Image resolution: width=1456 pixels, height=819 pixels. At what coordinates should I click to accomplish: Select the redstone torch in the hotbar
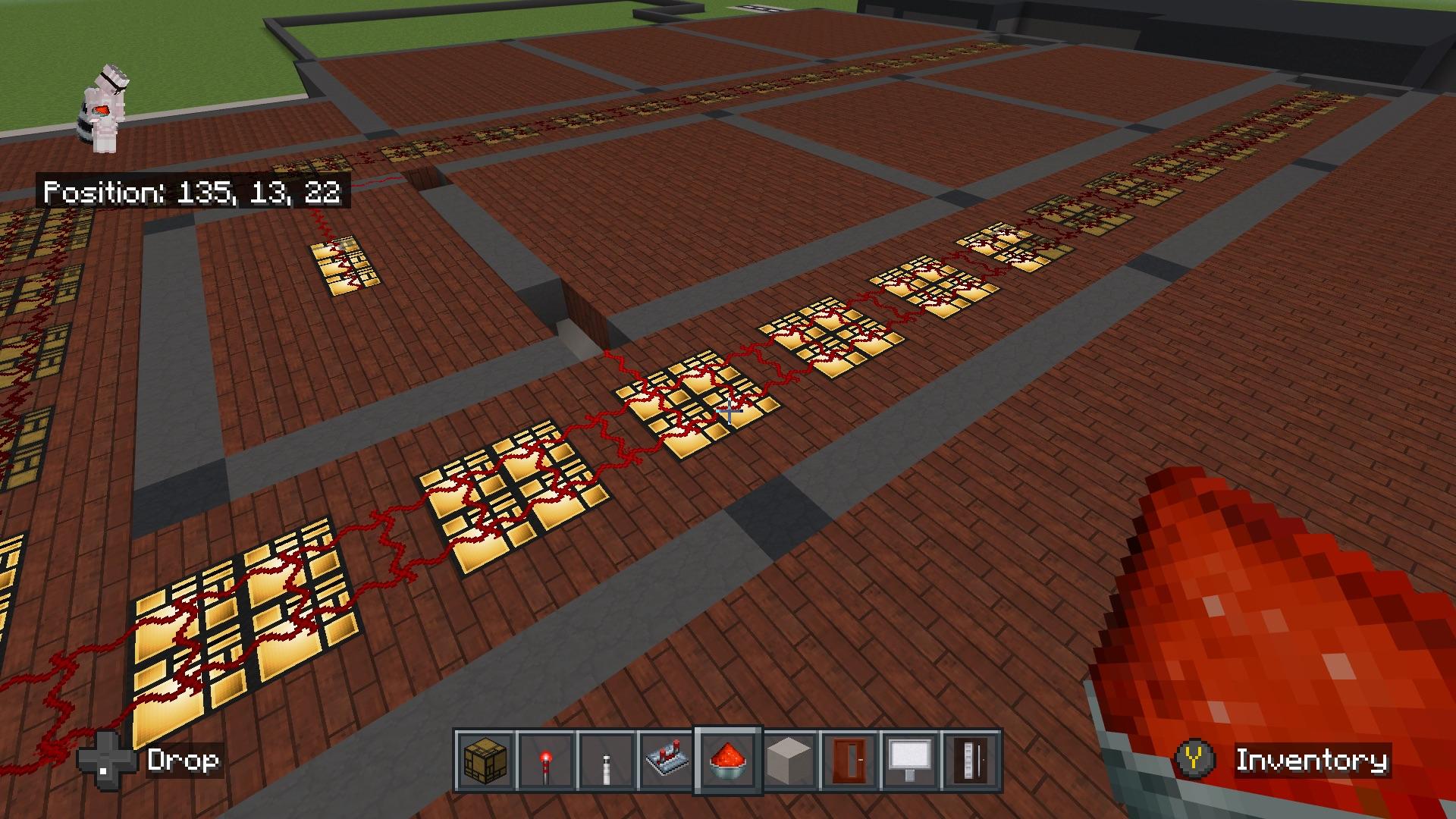pos(548,761)
